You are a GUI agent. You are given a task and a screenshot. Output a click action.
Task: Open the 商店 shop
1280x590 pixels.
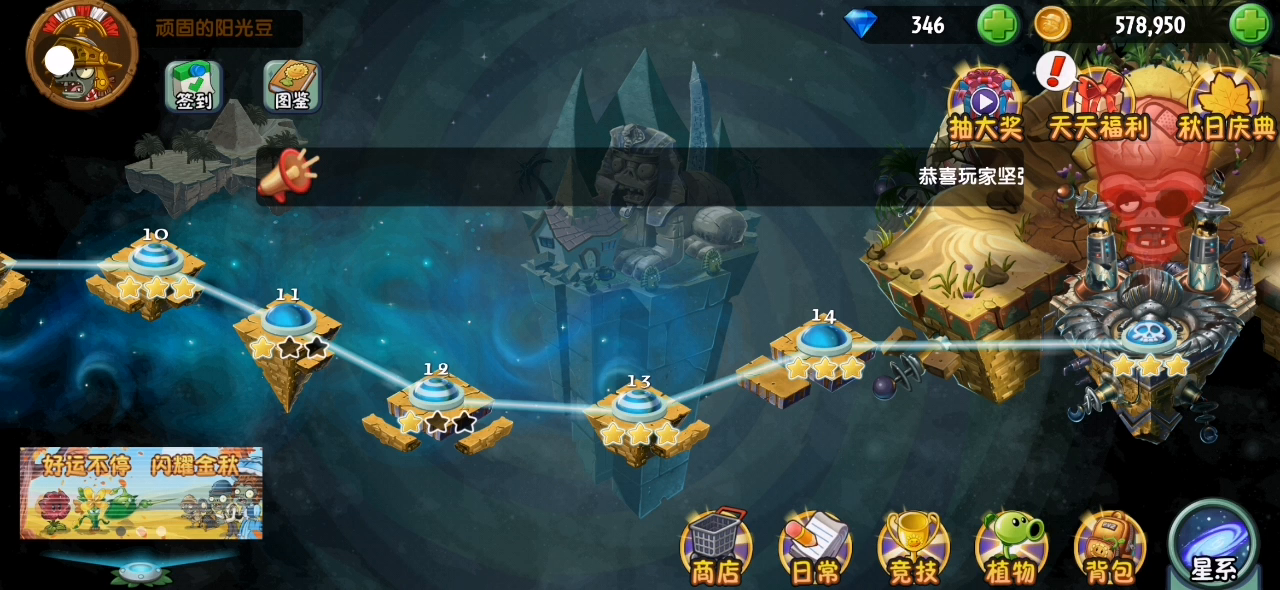716,547
